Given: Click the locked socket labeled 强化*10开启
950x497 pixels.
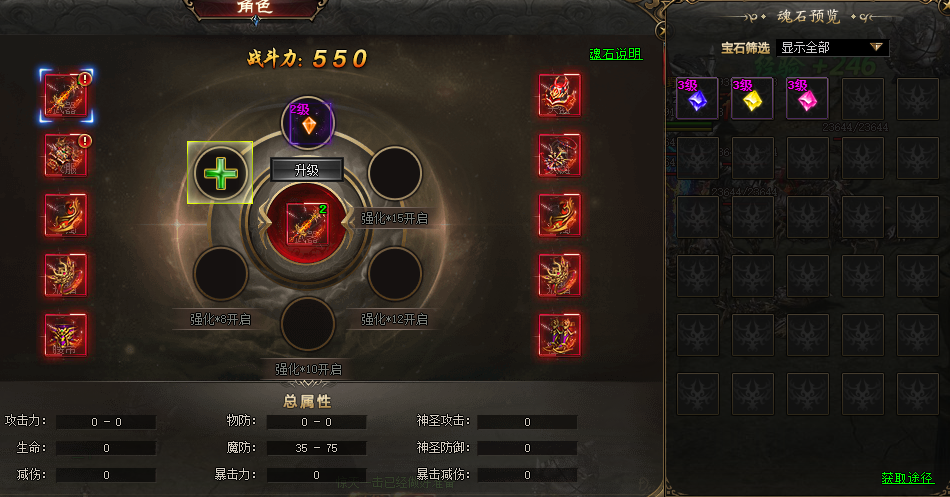Looking at the screenshot, I should coord(308,323).
